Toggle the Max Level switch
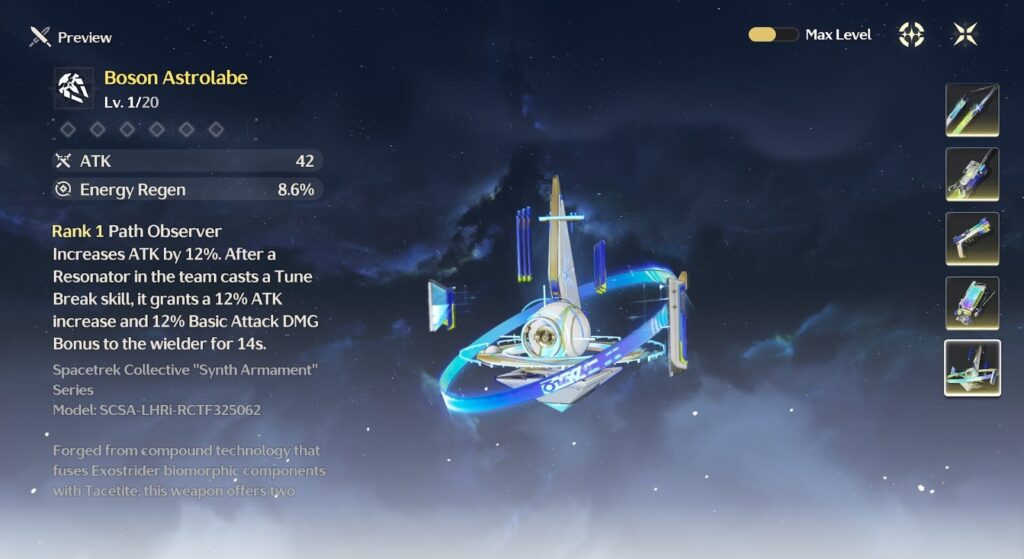Viewport: 1024px width, 559px height. tap(773, 34)
